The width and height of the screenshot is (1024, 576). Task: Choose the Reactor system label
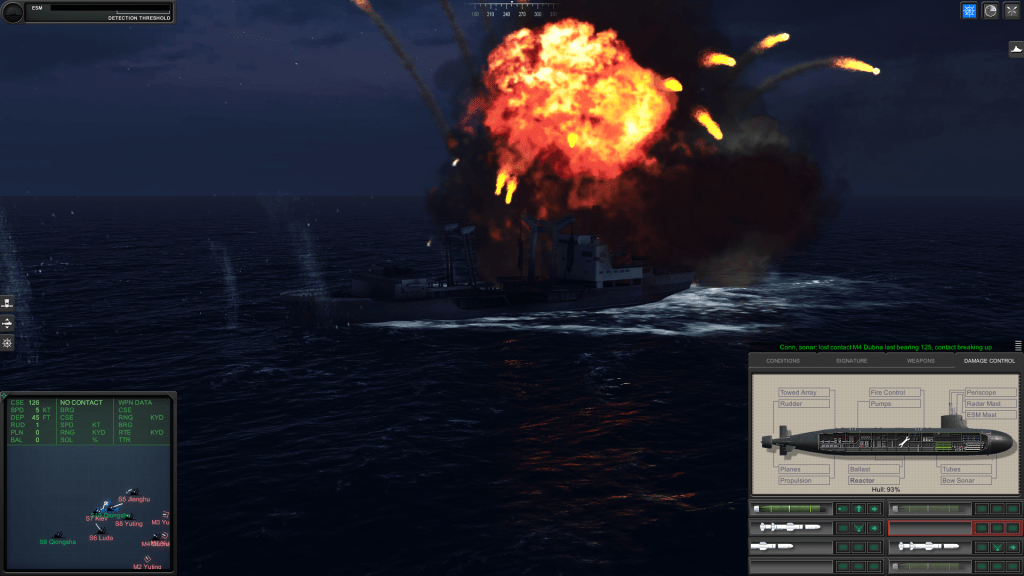863,480
